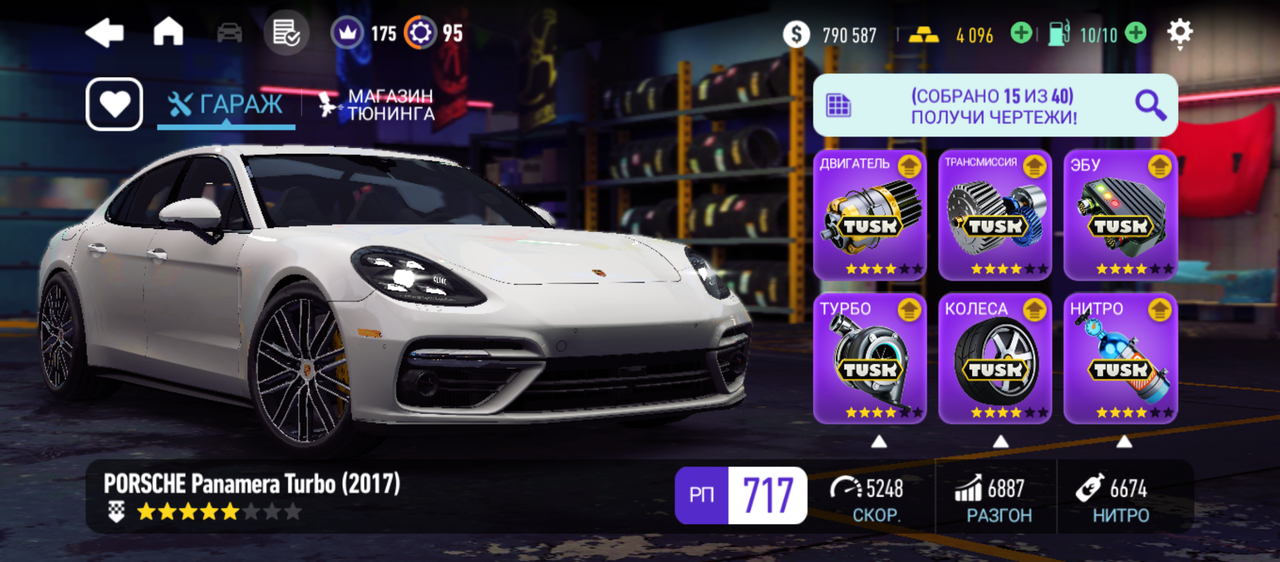Click the dollar cash balance icon
The height and width of the screenshot is (562, 1280).
[796, 35]
